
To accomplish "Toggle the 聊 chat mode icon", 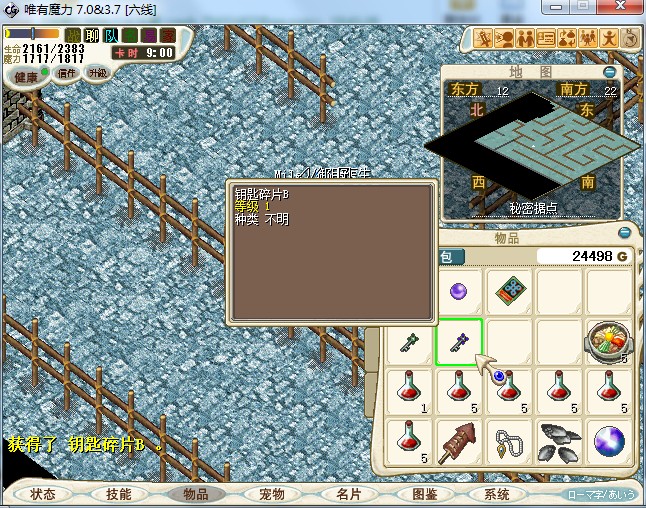I will pos(92,36).
